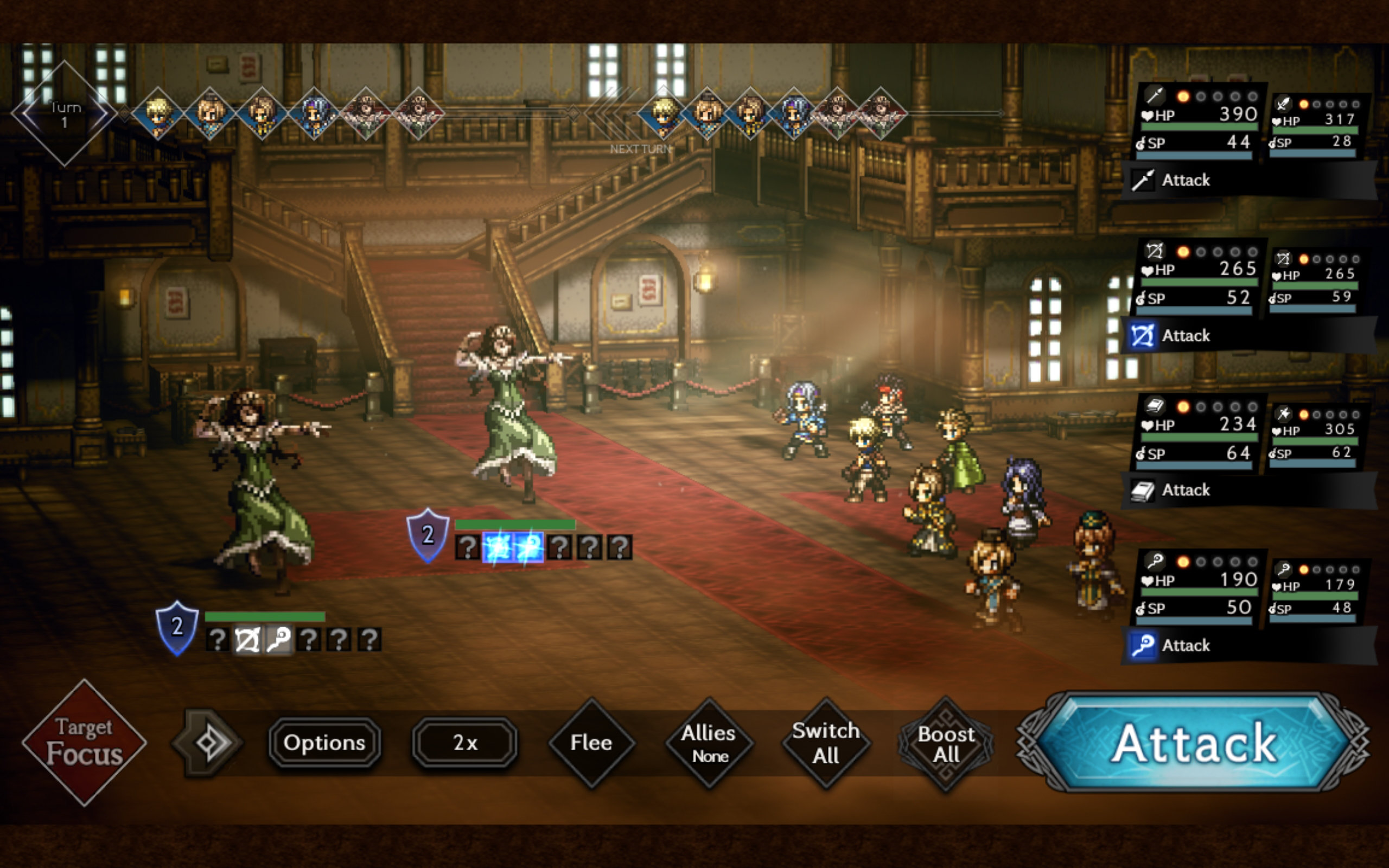Open the Allies None selector
The height and width of the screenshot is (868, 1389).
point(709,743)
